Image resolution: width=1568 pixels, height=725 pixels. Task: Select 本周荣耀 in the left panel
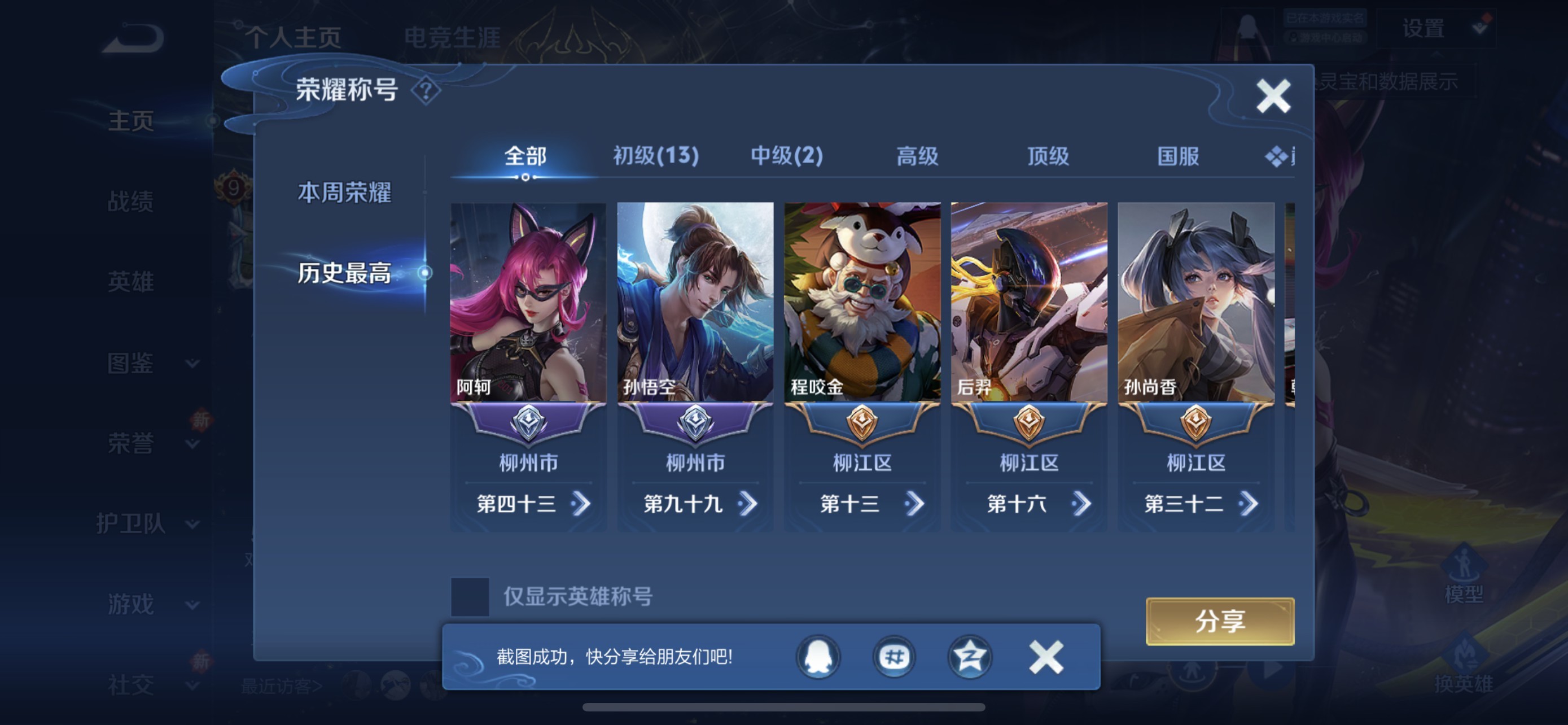pyautogui.click(x=345, y=192)
